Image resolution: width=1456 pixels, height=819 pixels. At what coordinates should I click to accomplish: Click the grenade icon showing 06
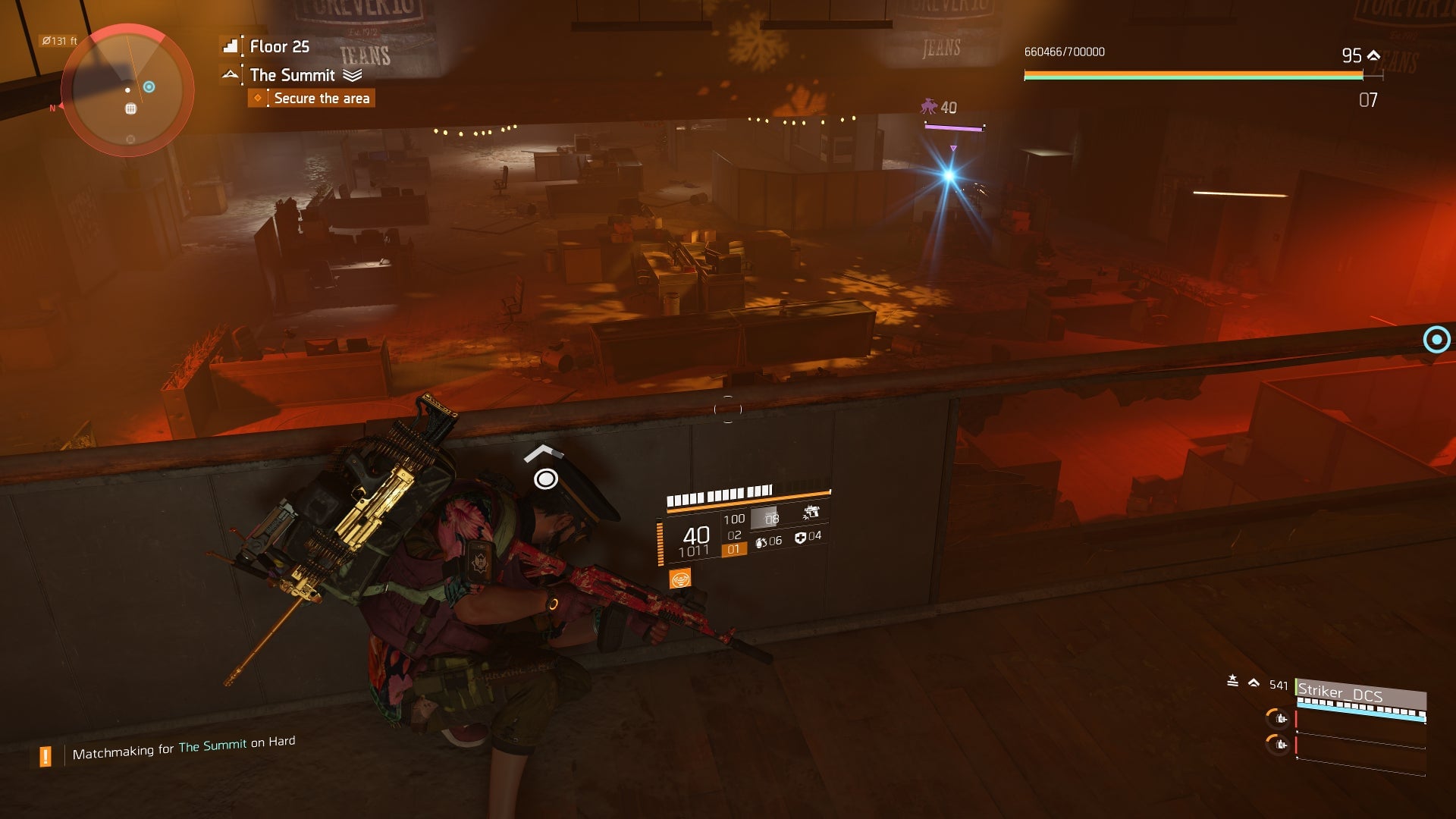tap(761, 543)
